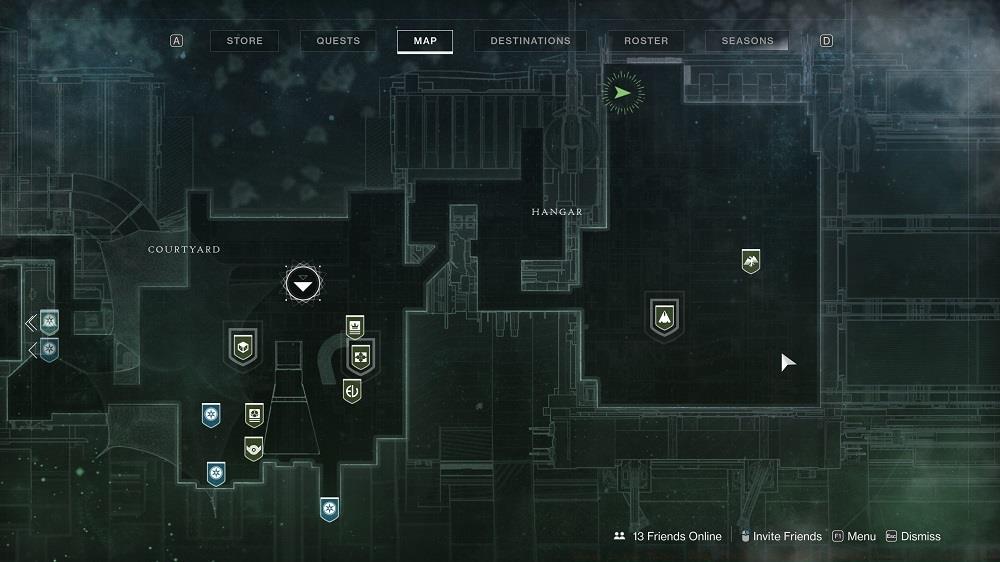Select the four-arrows vendor marker

coord(360,357)
